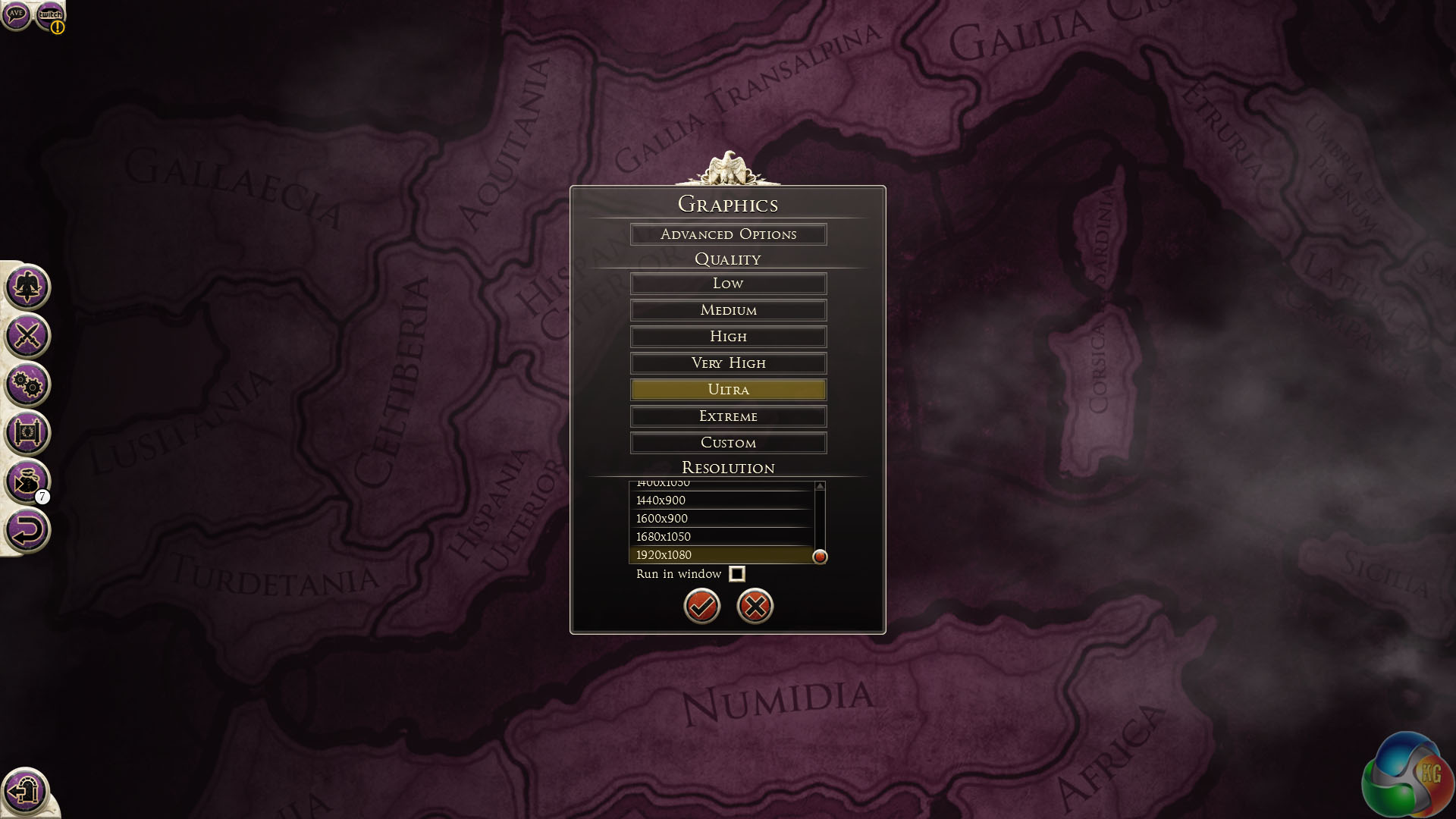Choose Extreme graphics quality

[728, 416]
